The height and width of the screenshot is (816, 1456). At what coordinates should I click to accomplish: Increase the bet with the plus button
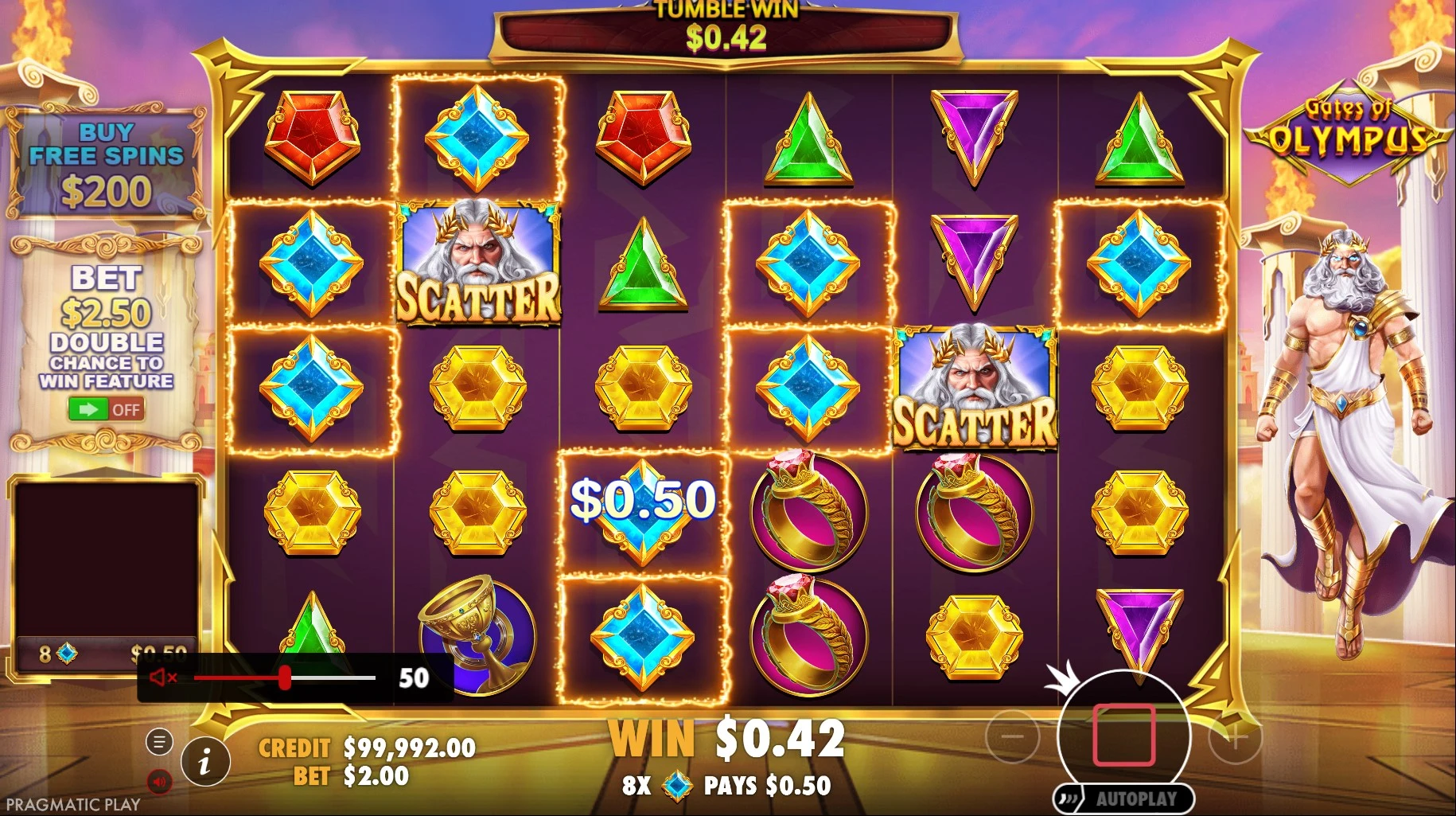[1235, 738]
